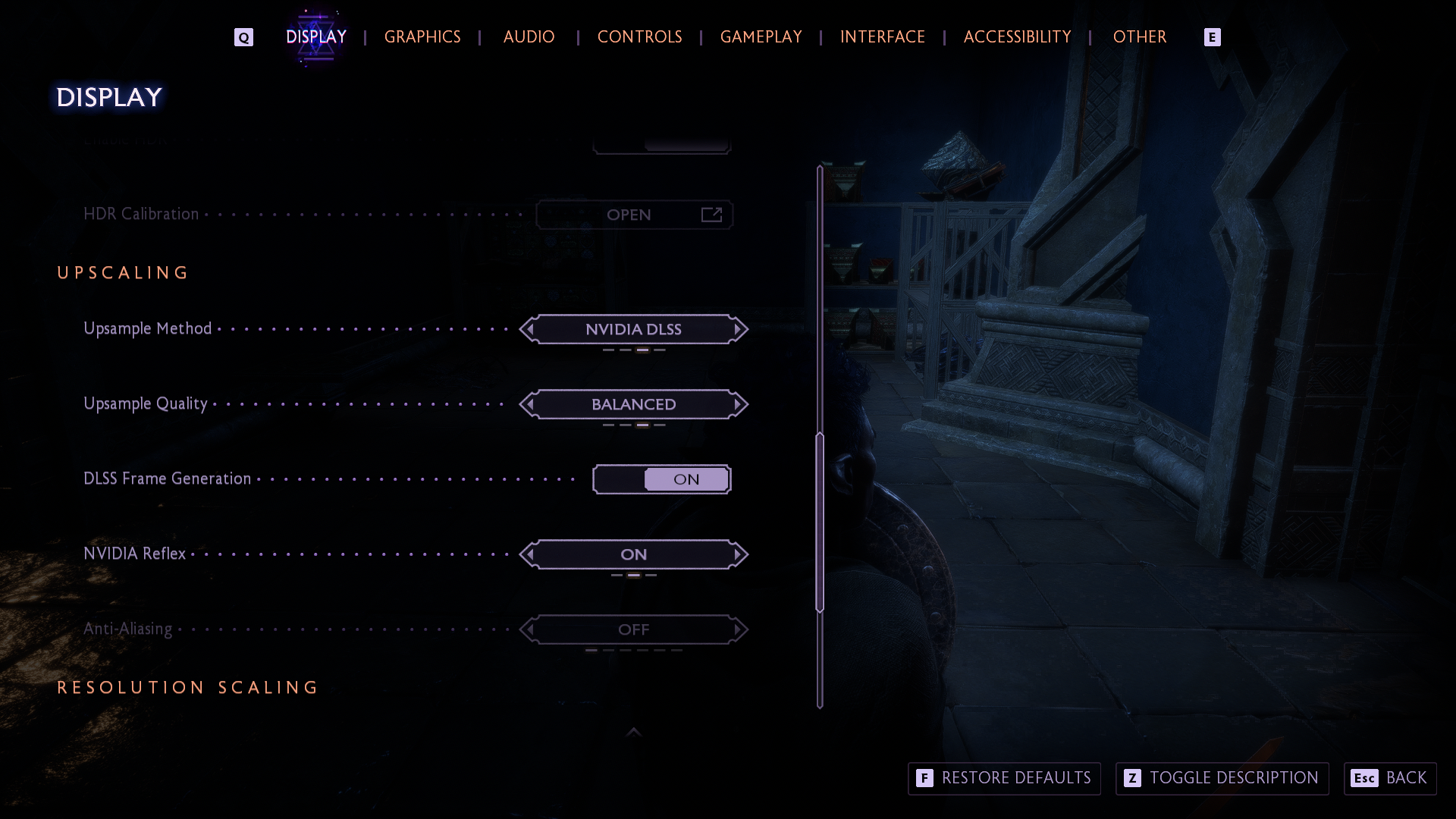Open the Accessibility tab
Image resolution: width=1456 pixels, height=819 pixels.
pos(1017,36)
